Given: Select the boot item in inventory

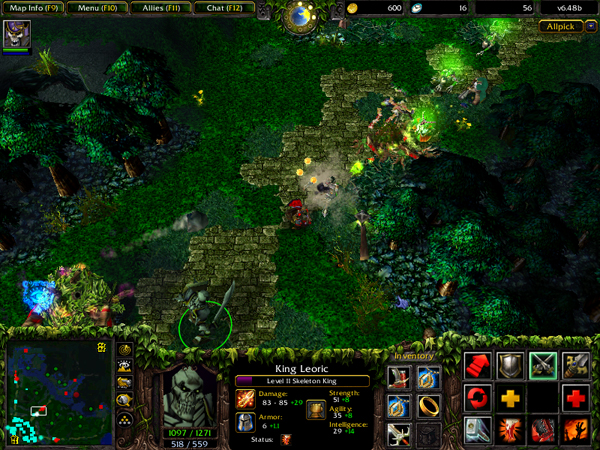Looking at the screenshot, I should [x=399, y=378].
